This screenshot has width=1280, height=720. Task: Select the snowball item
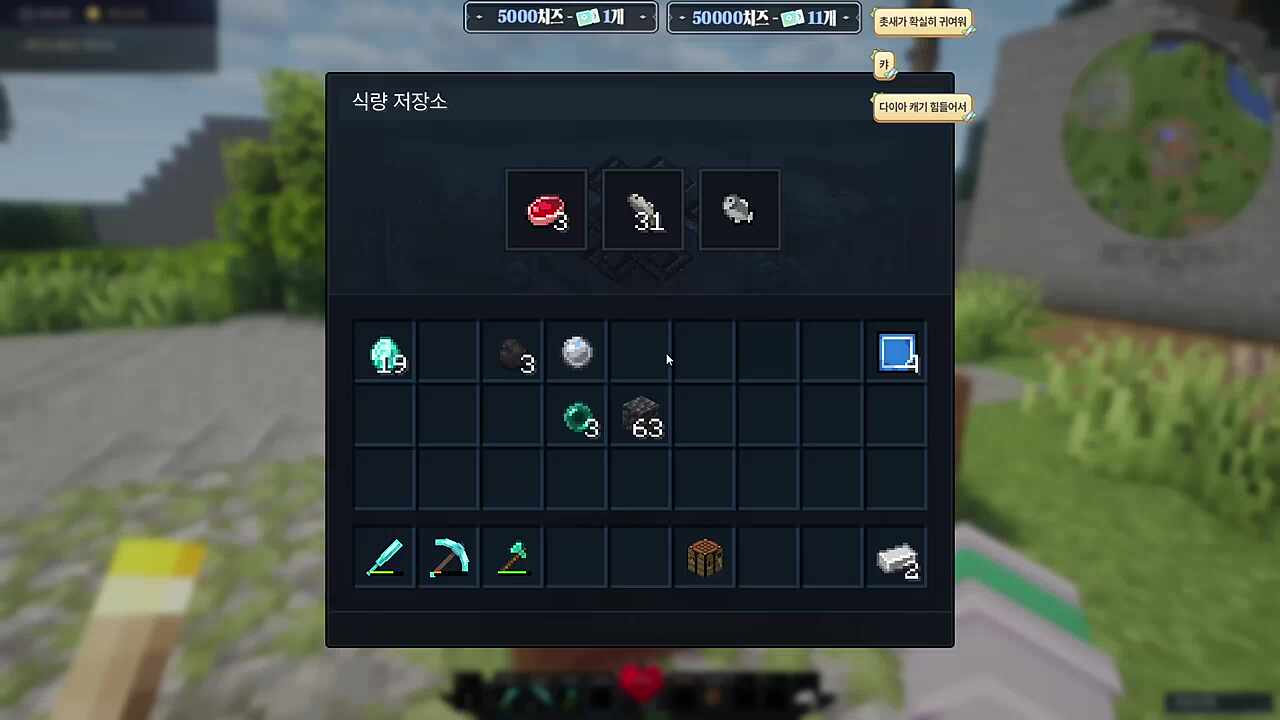coord(576,352)
